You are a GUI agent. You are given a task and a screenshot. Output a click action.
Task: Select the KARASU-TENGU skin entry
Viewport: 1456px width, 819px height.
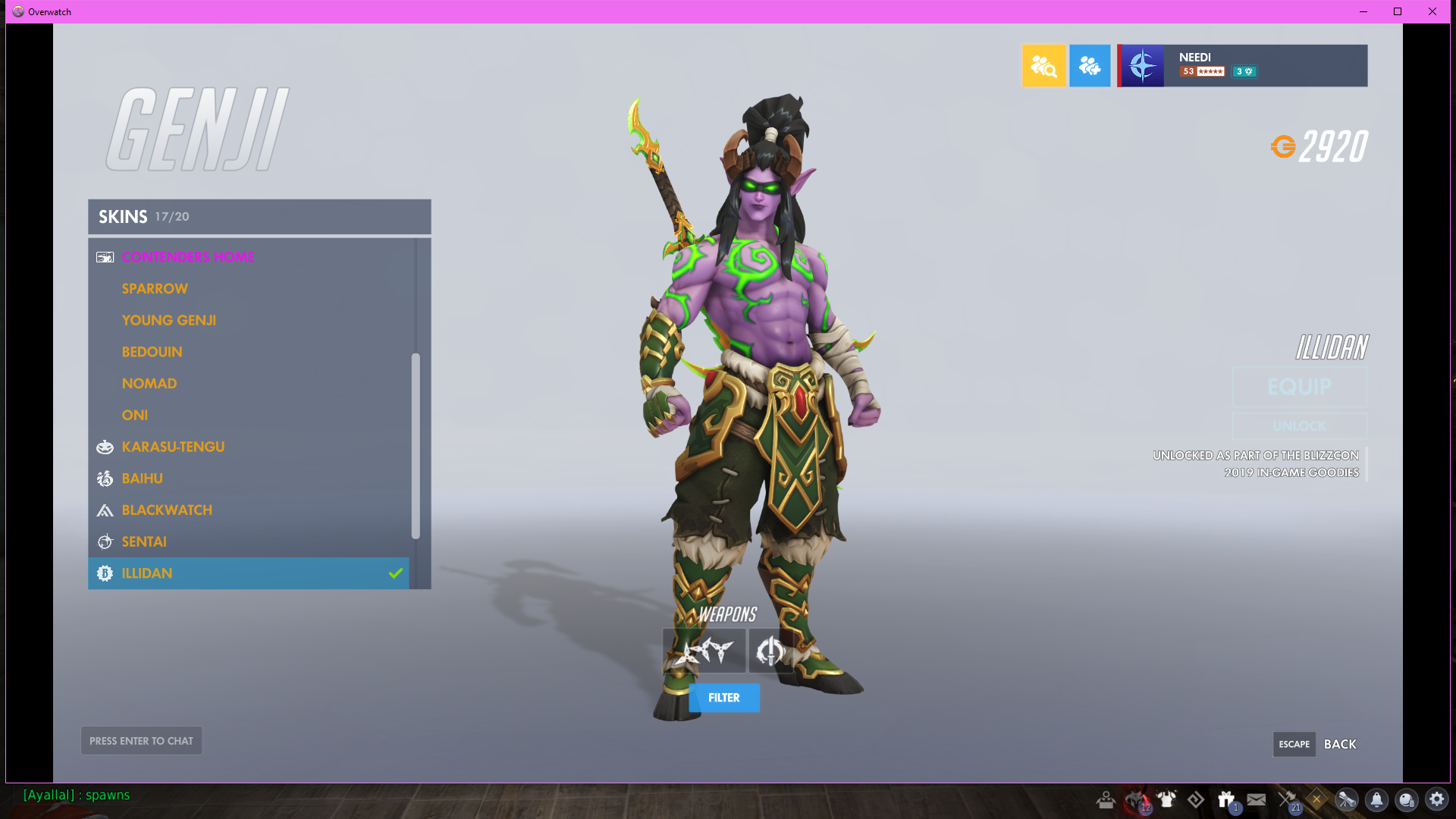coord(173,447)
